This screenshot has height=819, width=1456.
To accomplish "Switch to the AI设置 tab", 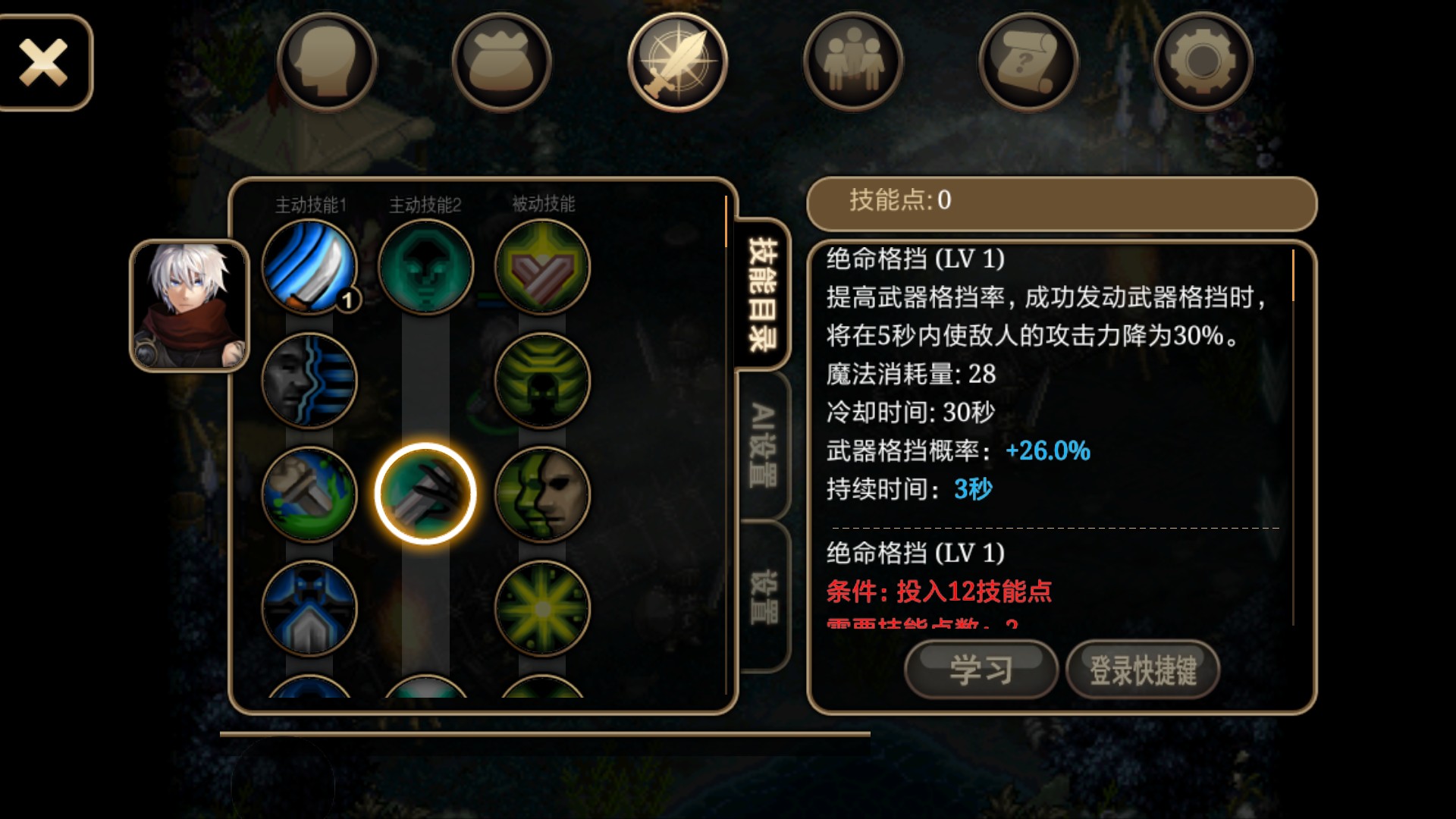I will 764,446.
